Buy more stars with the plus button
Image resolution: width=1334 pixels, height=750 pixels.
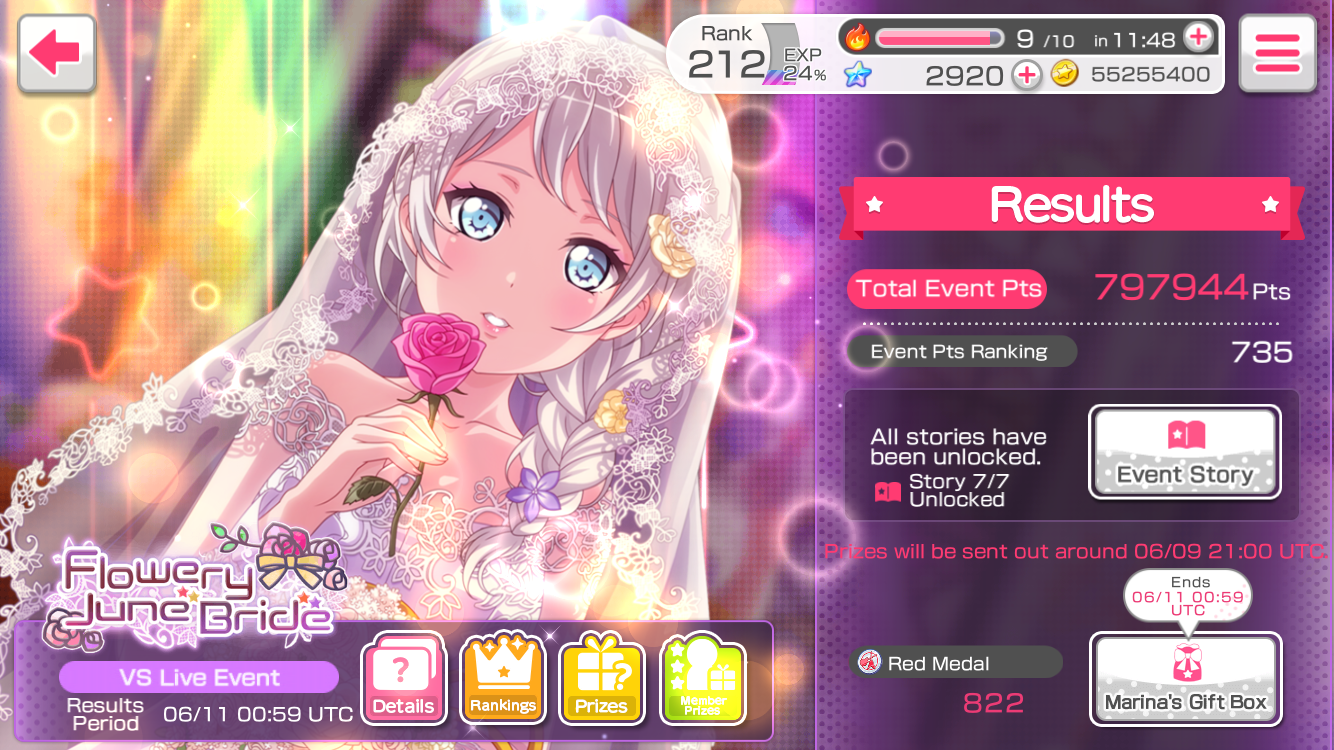click(1027, 75)
